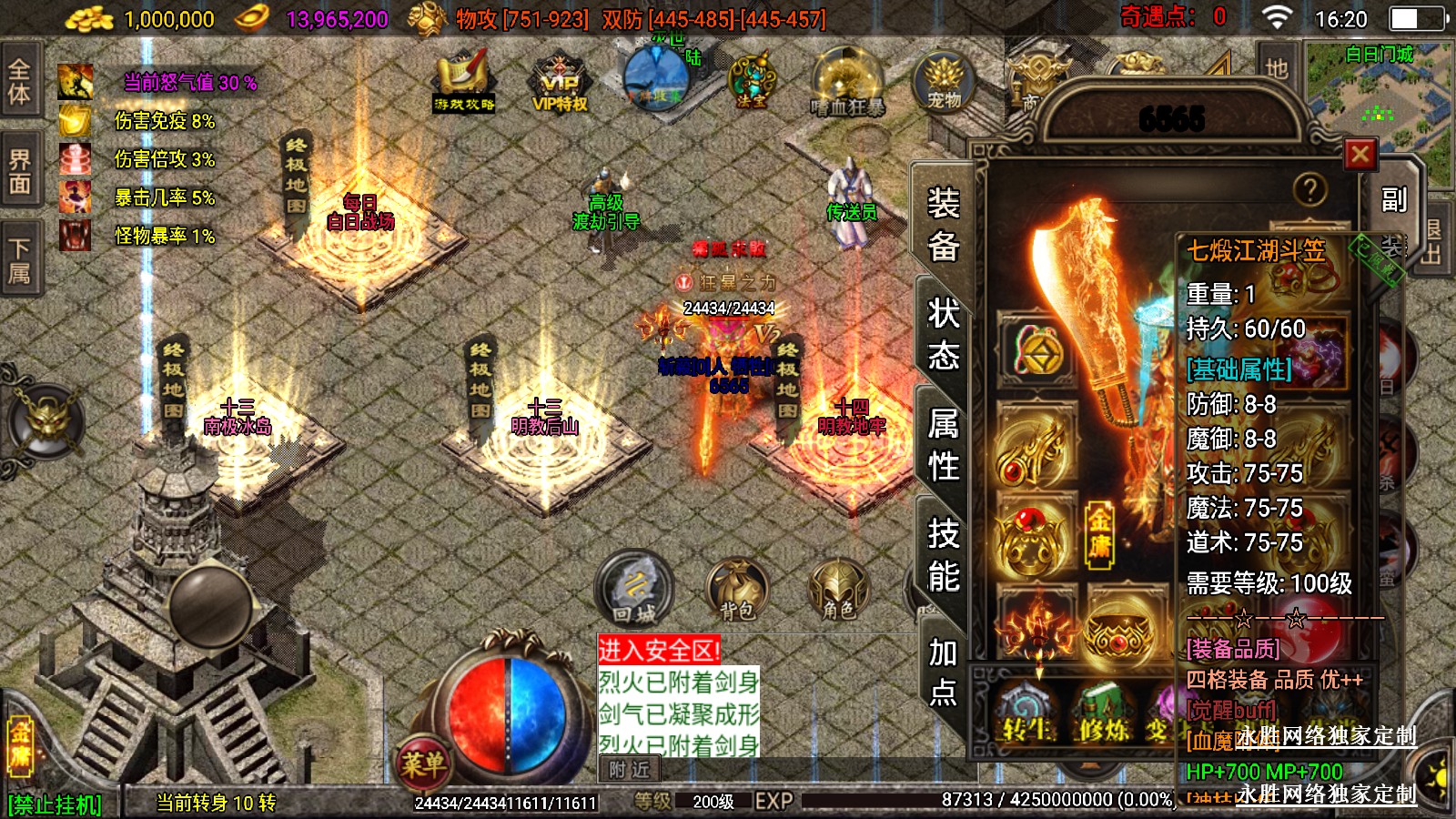Open the 游戏攻略 game guide
Image resolution: width=1456 pixels, height=819 pixels.
point(464,84)
